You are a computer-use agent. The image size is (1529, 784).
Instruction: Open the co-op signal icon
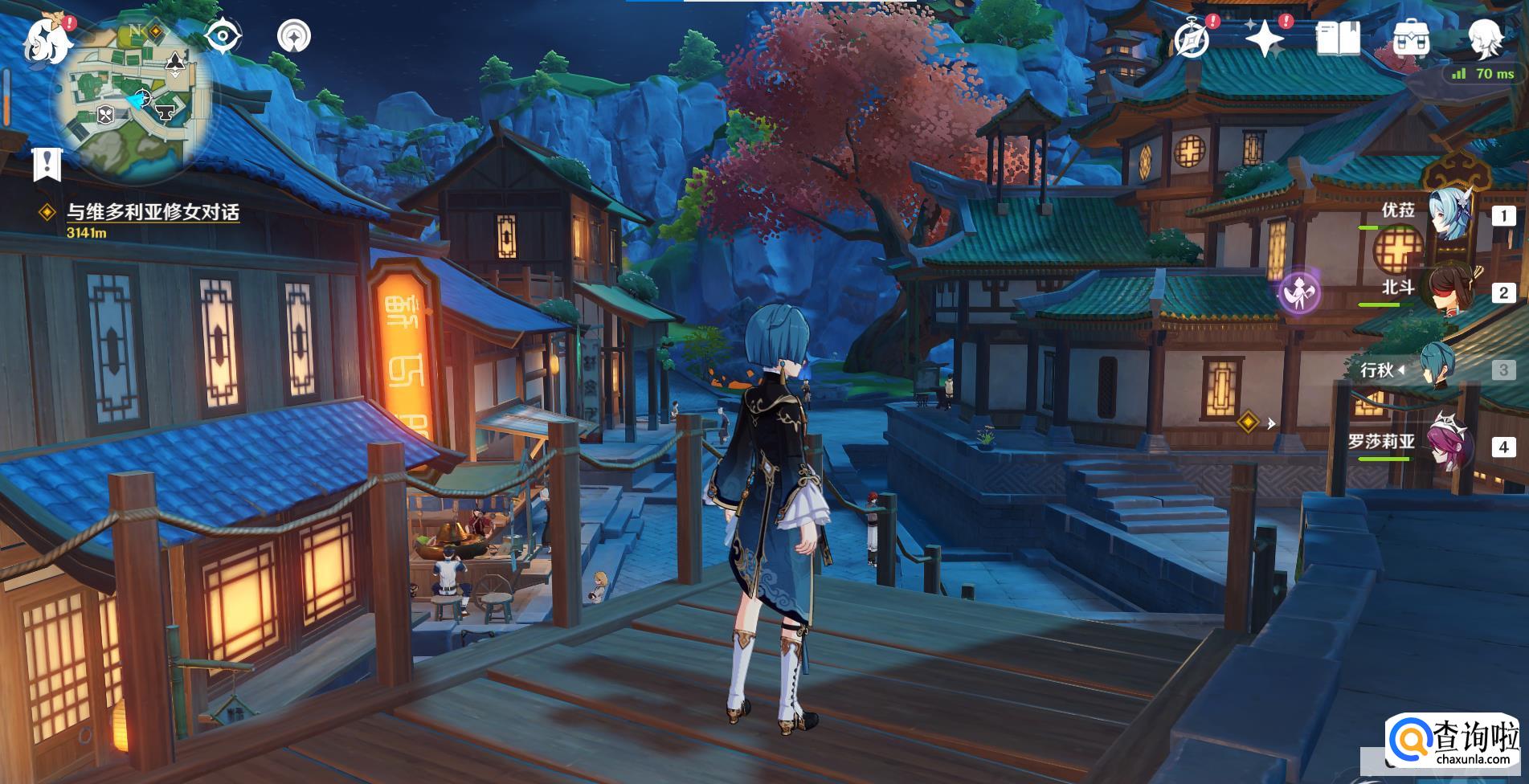pos(294,37)
